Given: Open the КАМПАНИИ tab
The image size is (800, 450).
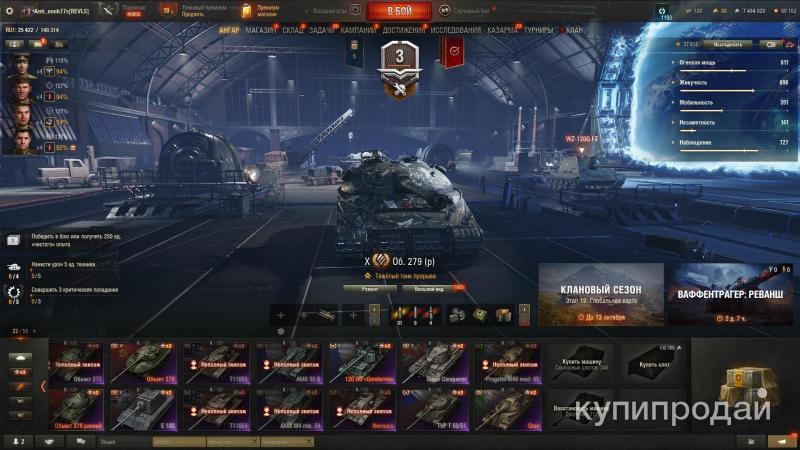Looking at the screenshot, I should point(358,30).
